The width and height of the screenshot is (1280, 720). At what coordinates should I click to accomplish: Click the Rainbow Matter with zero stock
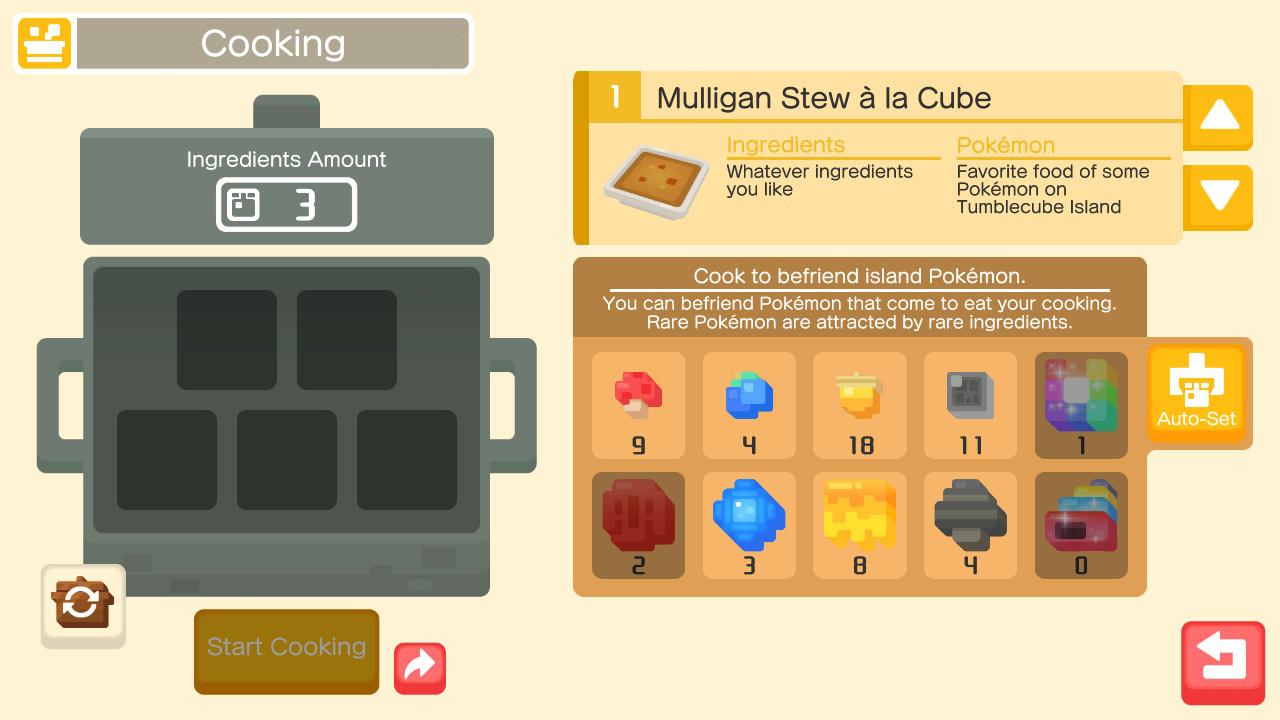[1080, 525]
